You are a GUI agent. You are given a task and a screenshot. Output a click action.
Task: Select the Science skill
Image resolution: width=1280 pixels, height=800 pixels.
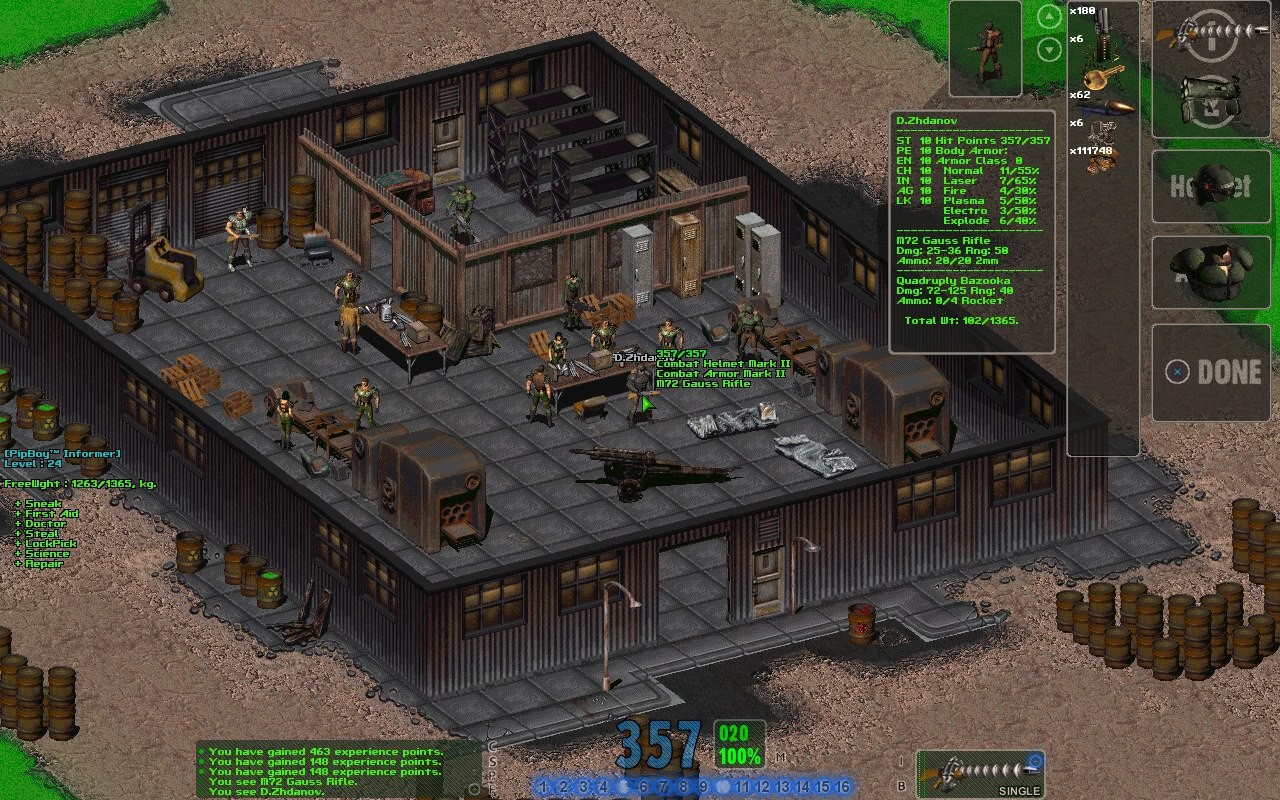(x=47, y=554)
